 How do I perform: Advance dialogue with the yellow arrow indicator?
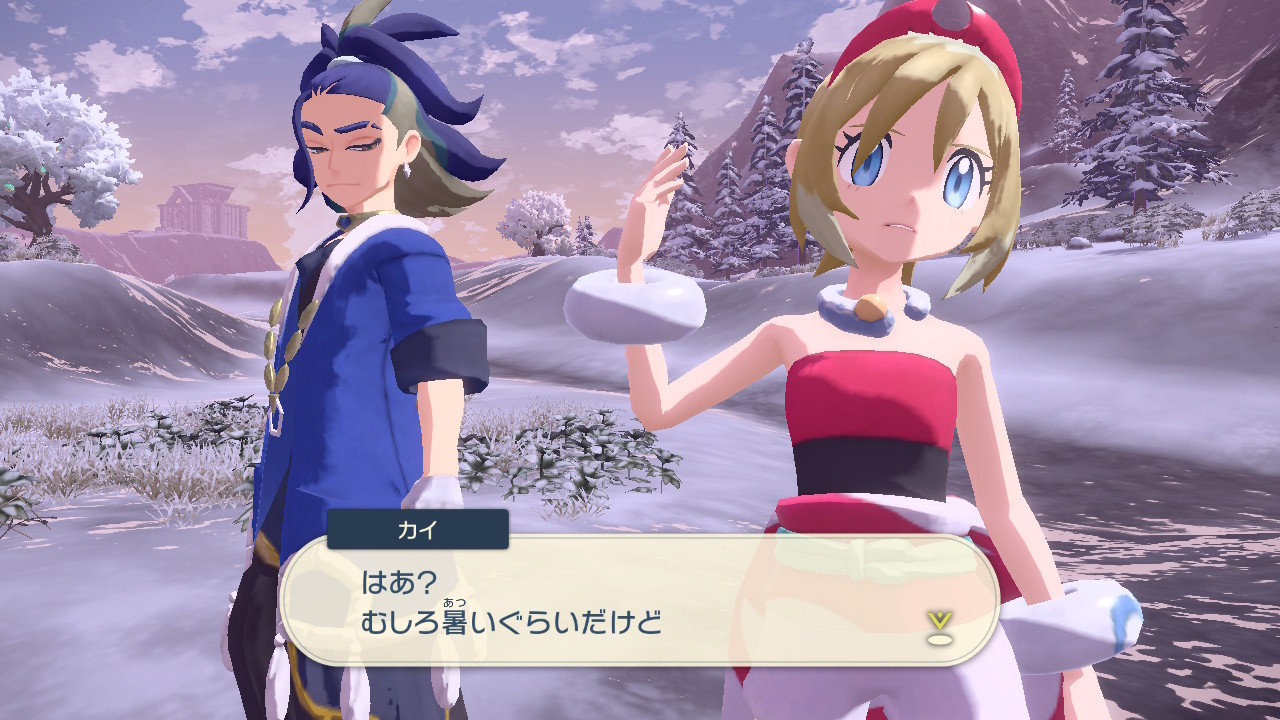click(938, 626)
